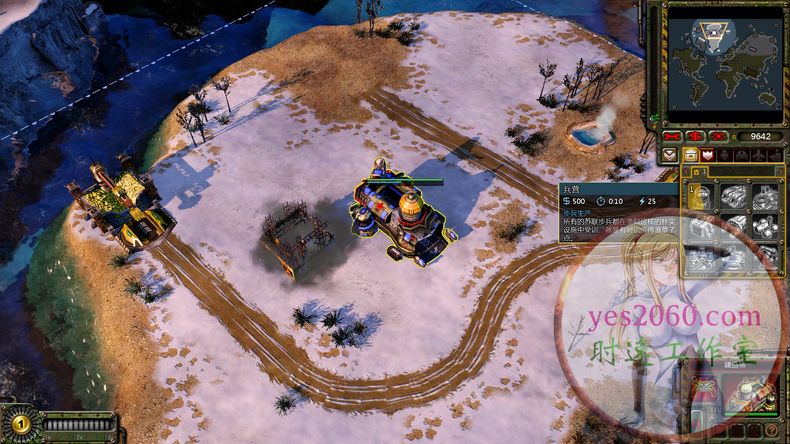
Task: Activate the red dollar-sign sell button
Action: click(695, 136)
